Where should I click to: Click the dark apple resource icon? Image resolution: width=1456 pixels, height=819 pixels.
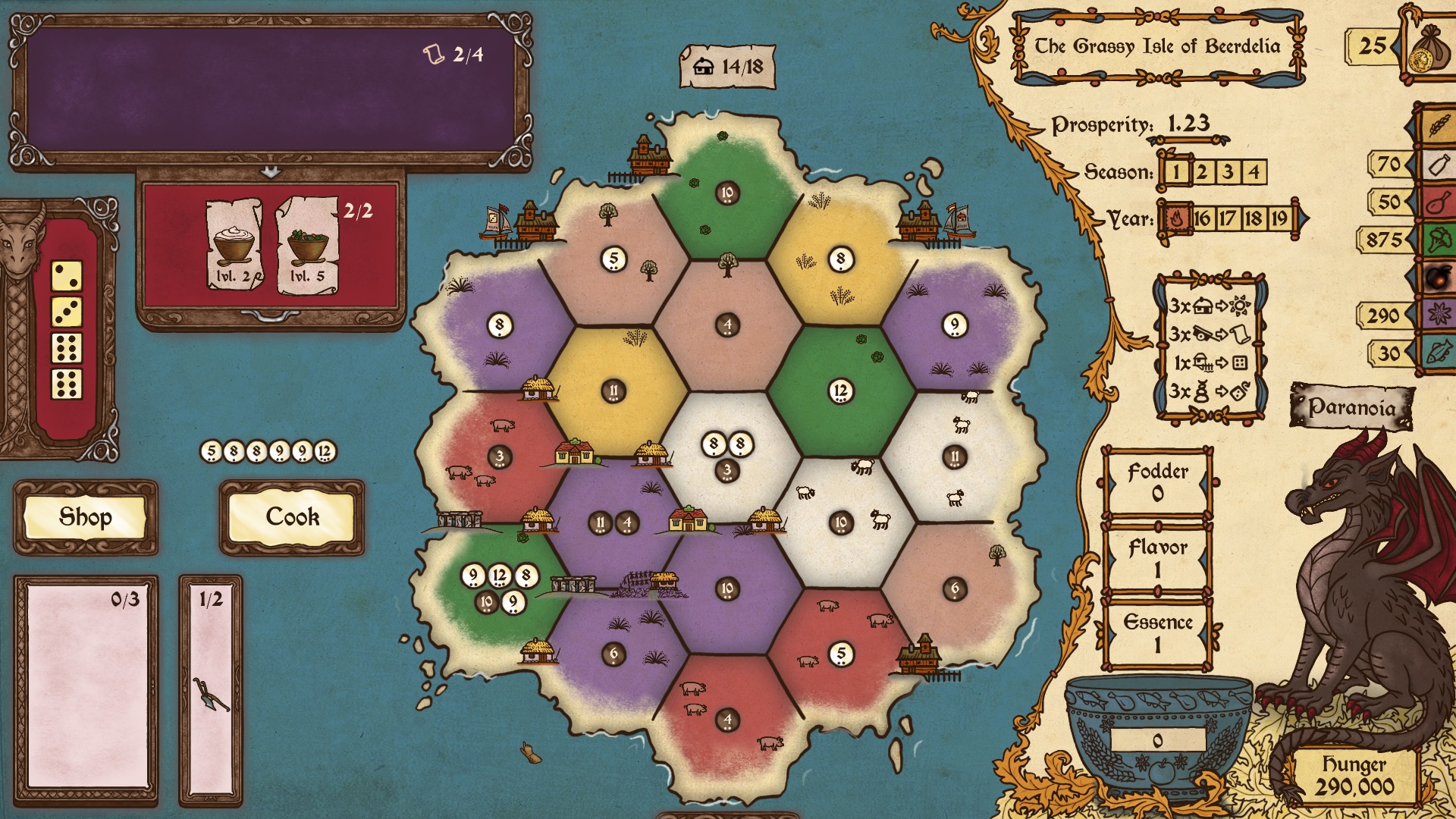coord(1438,278)
